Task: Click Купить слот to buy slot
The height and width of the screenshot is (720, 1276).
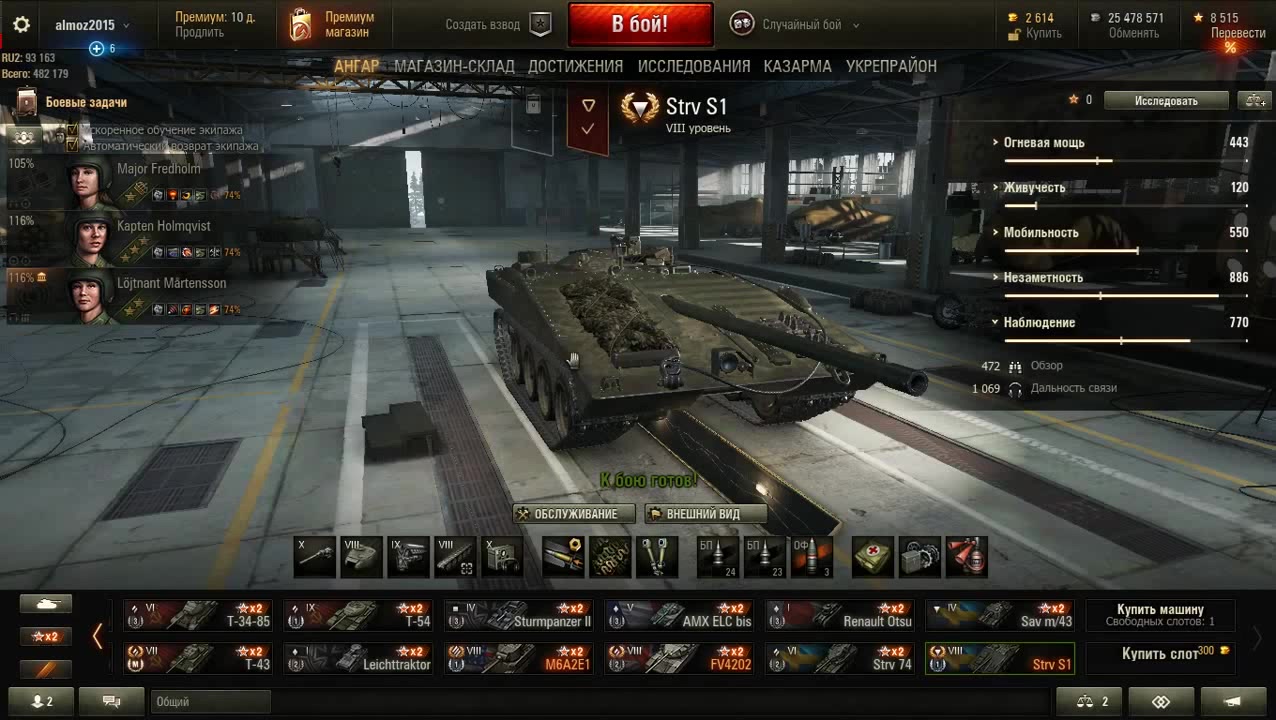Action: [1160, 654]
